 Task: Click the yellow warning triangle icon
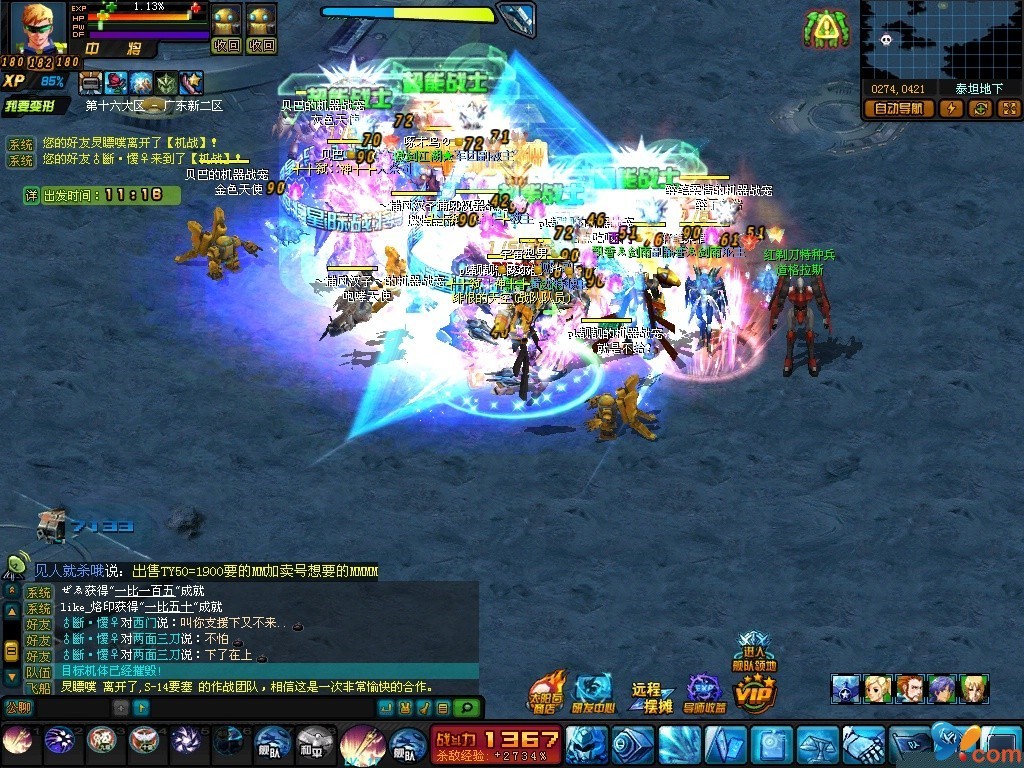[824, 29]
